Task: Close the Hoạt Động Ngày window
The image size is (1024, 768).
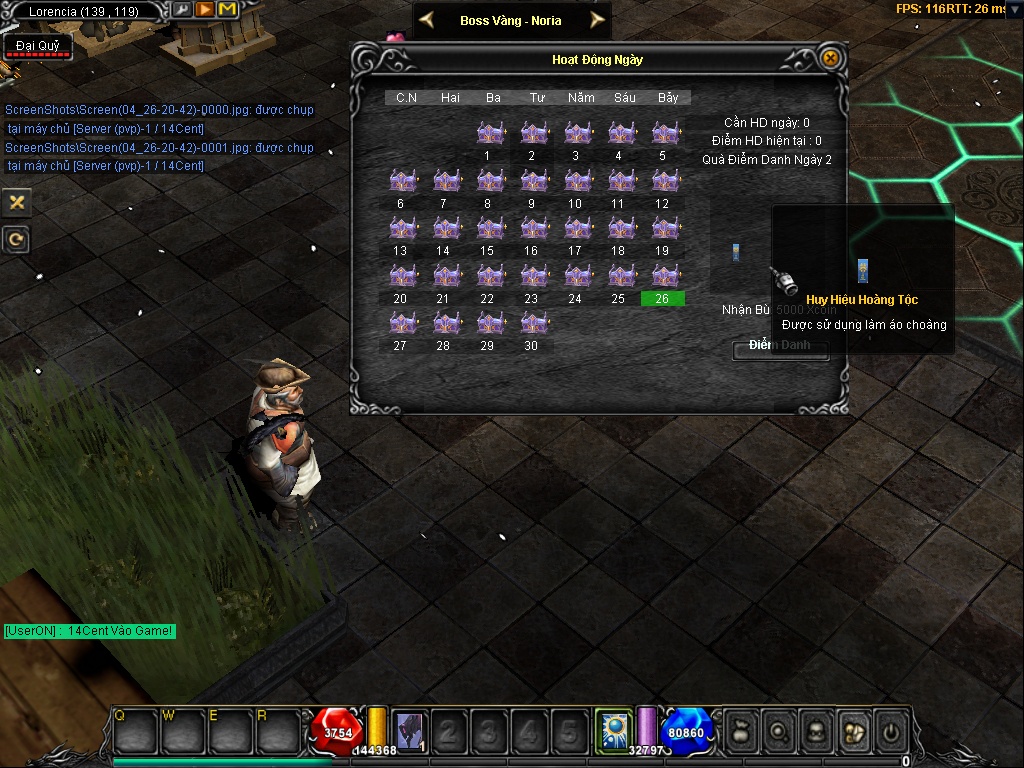Action: pyautogui.click(x=829, y=59)
